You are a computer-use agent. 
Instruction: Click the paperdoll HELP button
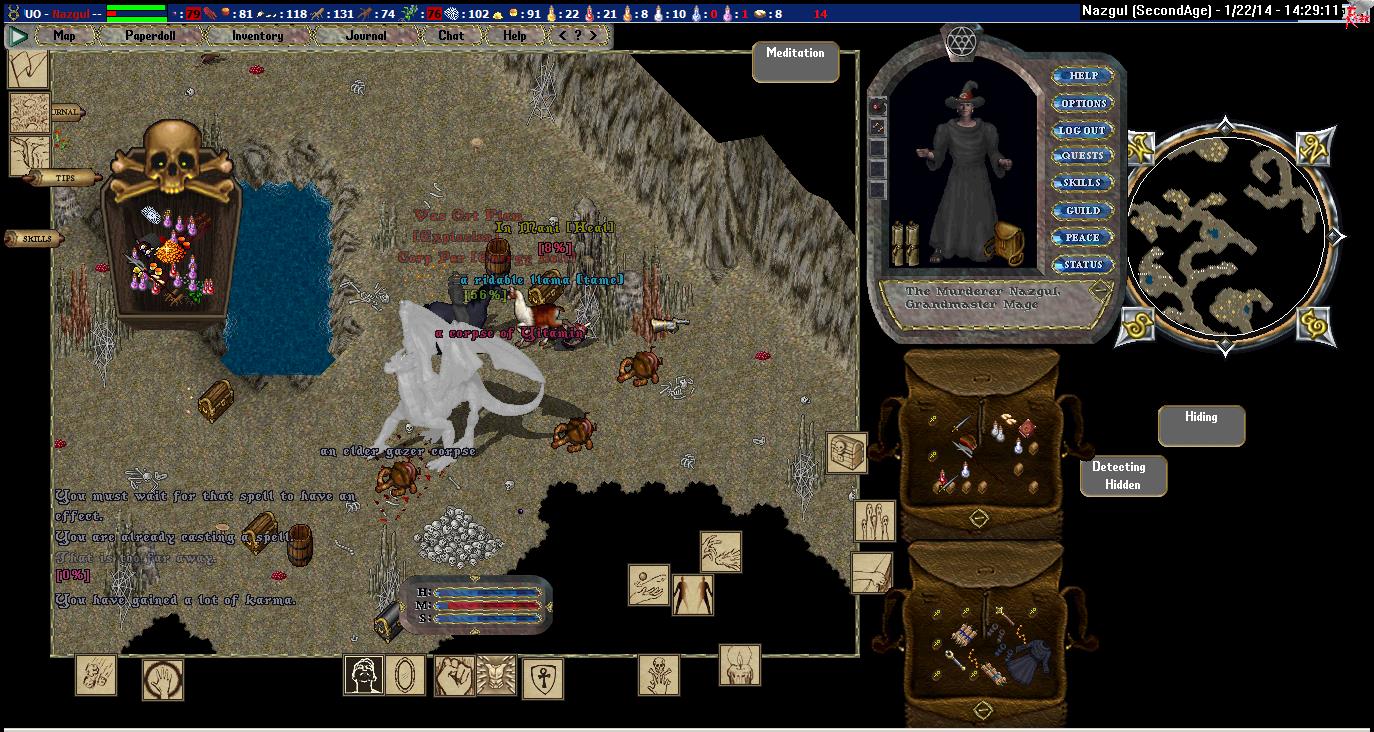(1083, 76)
